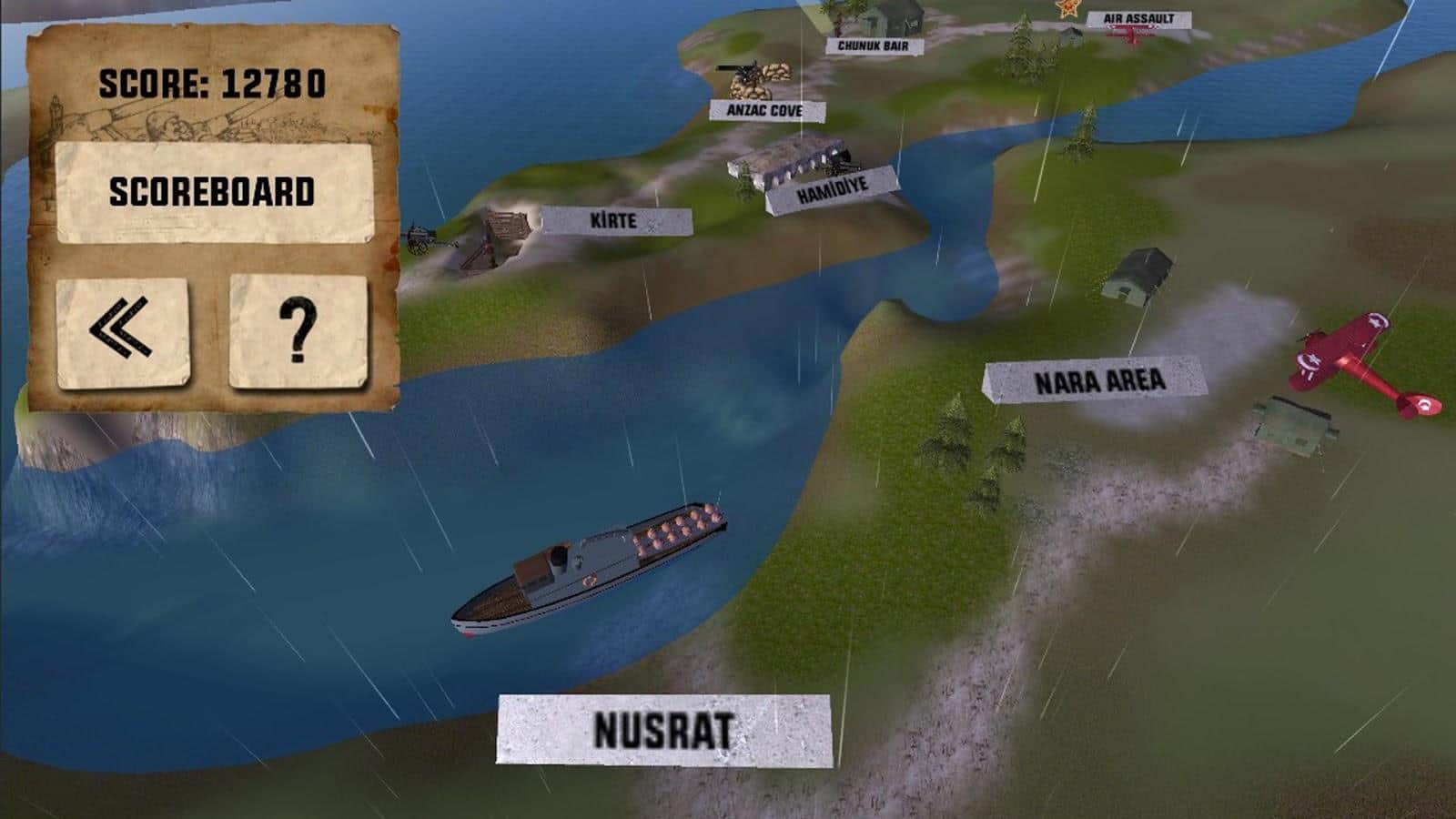Choose the Anzac Cove level
1456x819 pixels.
pyautogui.click(x=764, y=110)
